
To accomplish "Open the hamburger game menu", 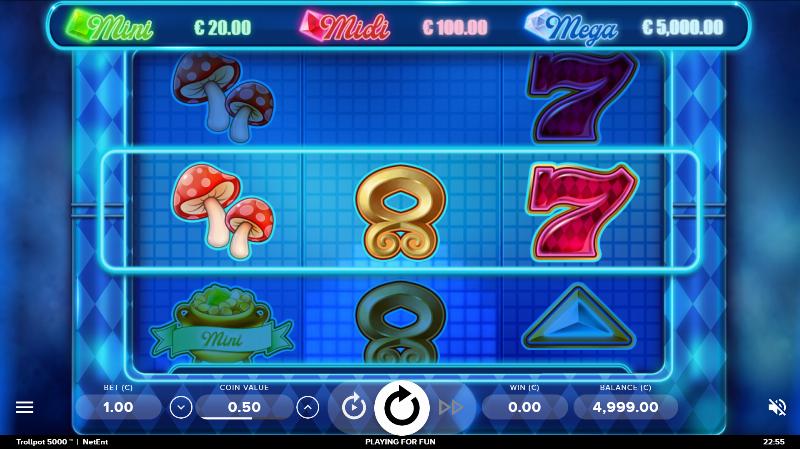I will pos(25,407).
